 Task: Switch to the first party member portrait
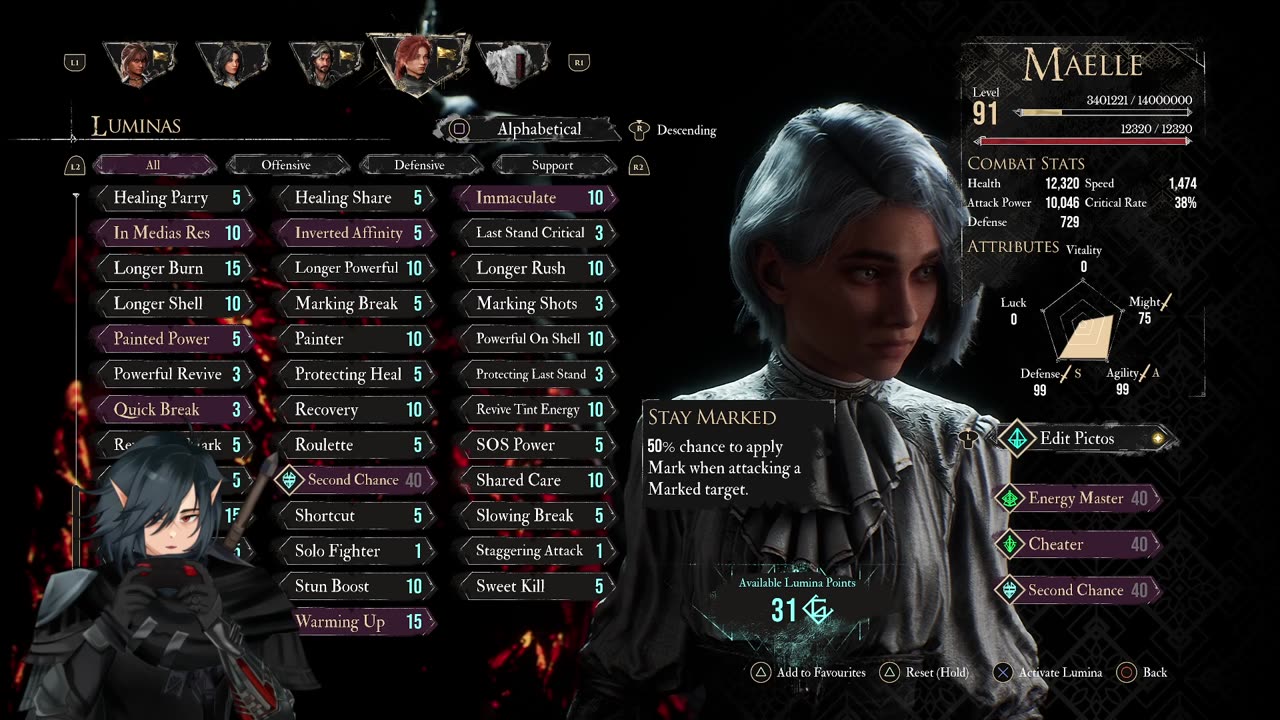pyautogui.click(x=139, y=63)
